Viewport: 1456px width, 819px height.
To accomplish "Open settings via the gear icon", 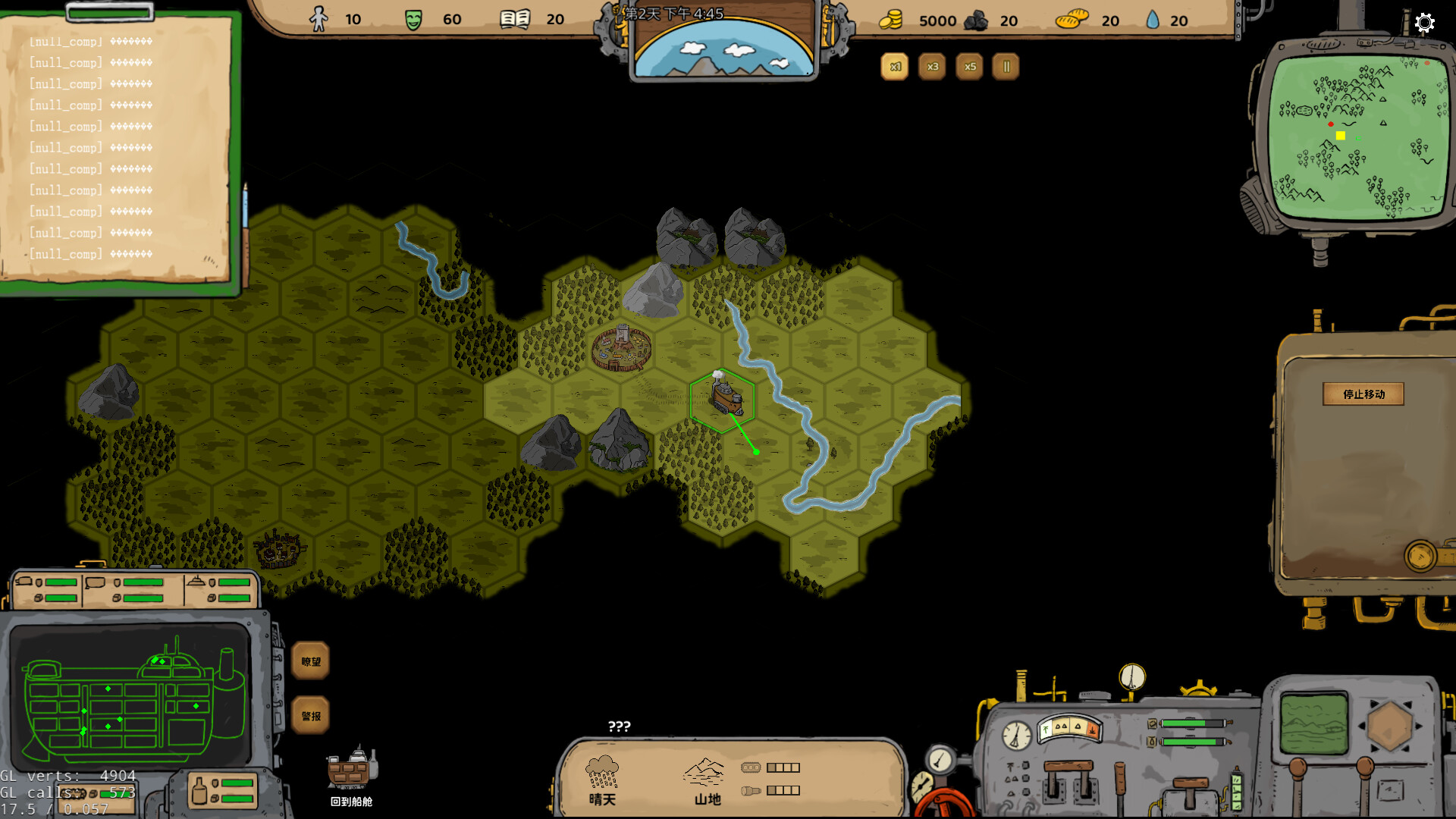I will [1425, 23].
